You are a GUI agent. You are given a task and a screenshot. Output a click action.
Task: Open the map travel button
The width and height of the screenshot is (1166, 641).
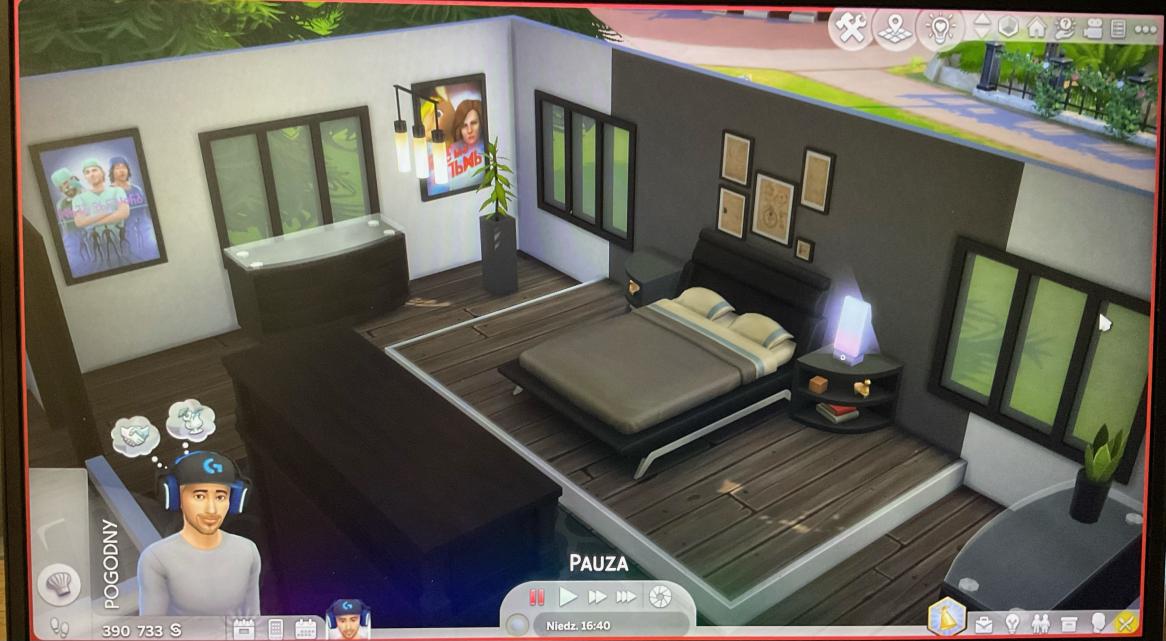click(895, 29)
